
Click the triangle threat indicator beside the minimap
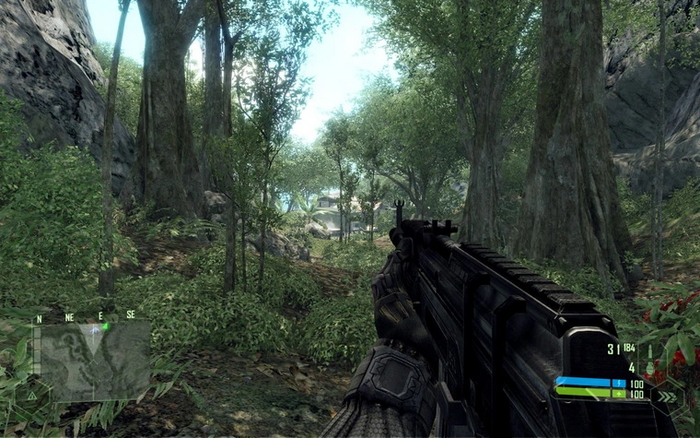(31, 396)
